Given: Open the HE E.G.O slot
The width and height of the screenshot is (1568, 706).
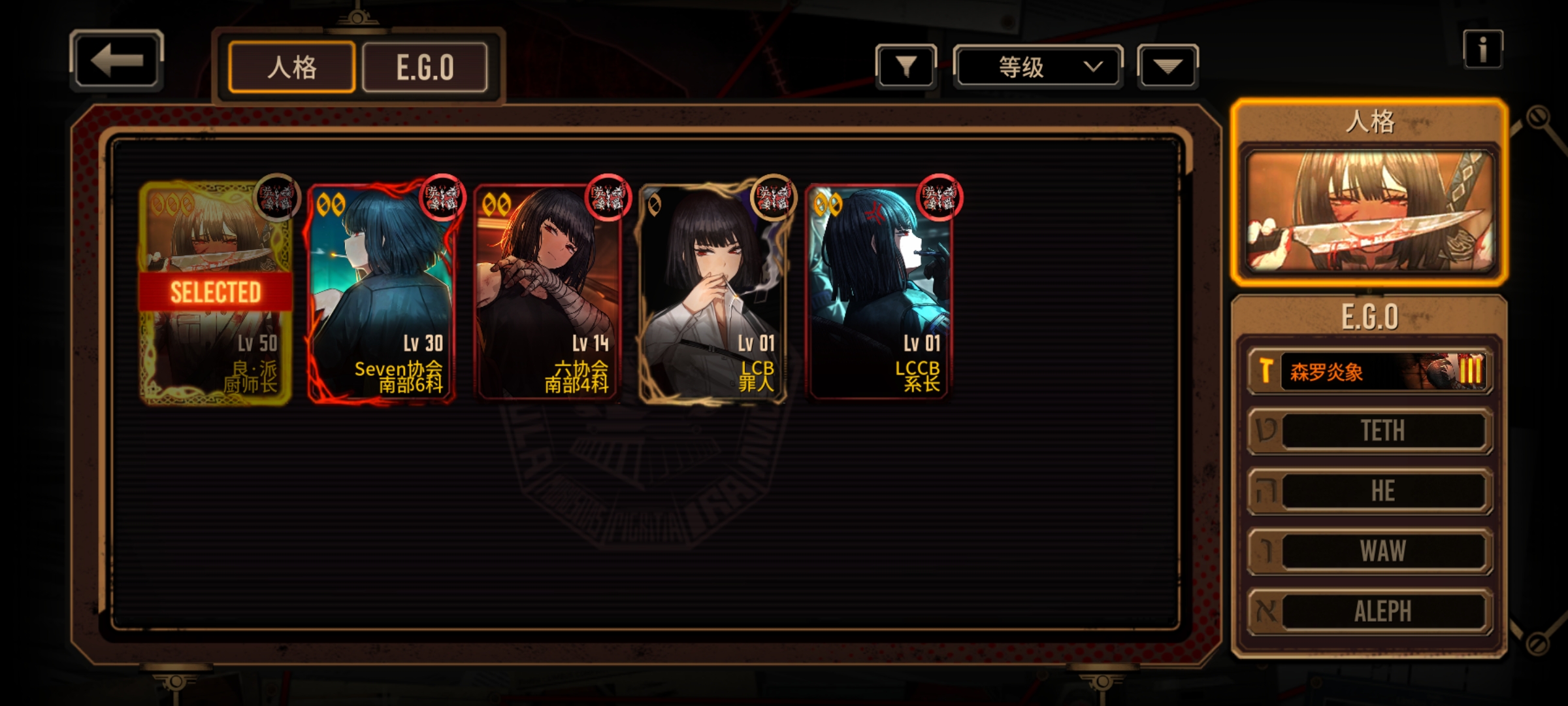Looking at the screenshot, I should (1369, 491).
